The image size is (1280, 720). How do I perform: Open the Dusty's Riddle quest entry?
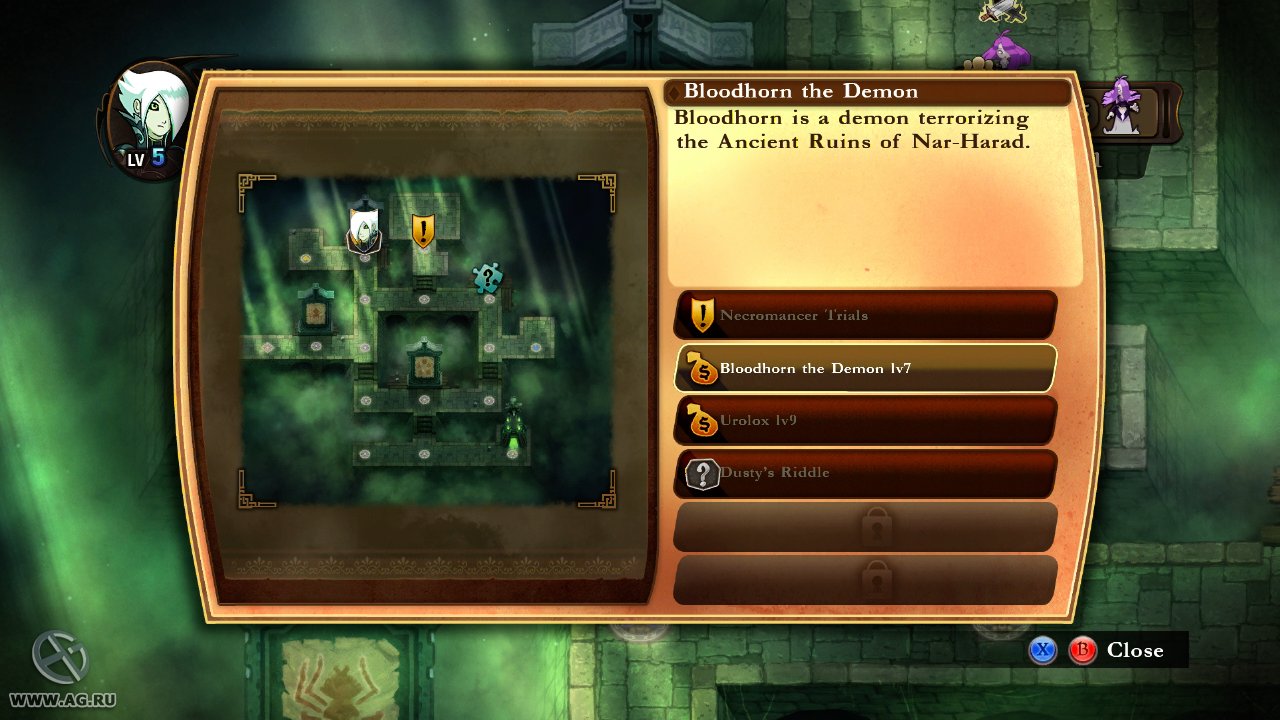coord(865,473)
